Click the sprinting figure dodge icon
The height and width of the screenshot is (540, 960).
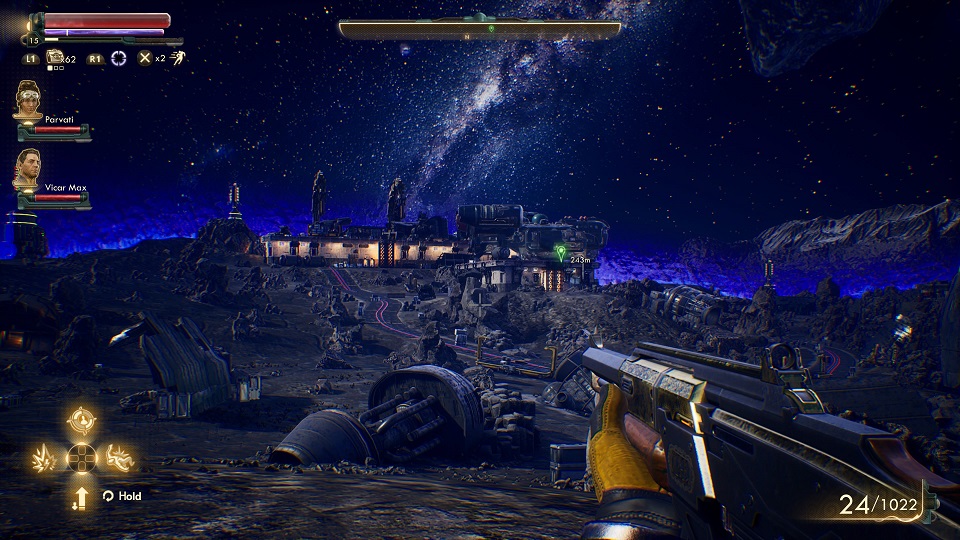176,58
